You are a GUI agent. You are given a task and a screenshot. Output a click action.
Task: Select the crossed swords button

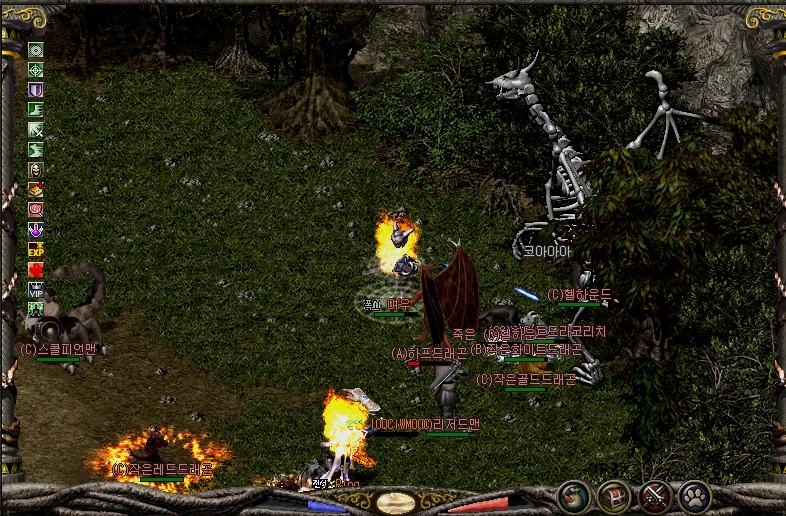tap(654, 495)
